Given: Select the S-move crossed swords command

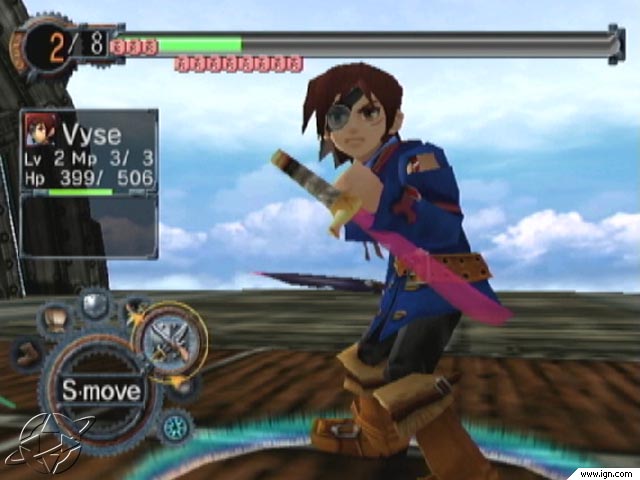Looking at the screenshot, I should [168, 340].
